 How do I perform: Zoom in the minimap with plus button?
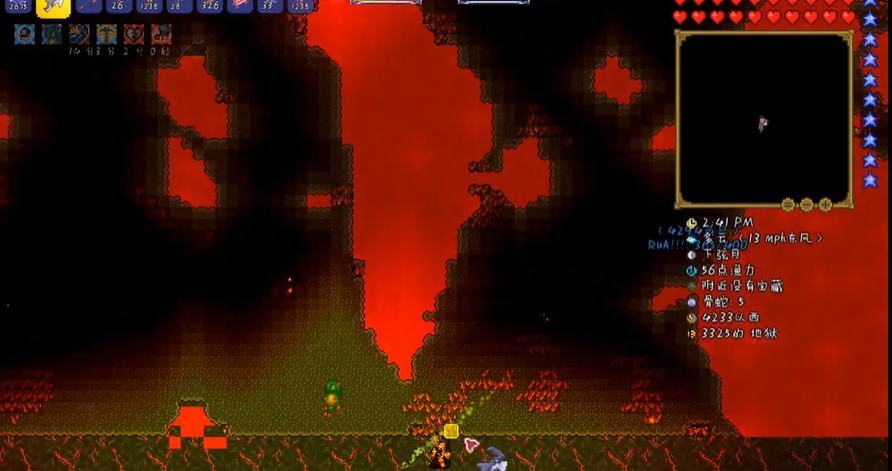pos(826,204)
